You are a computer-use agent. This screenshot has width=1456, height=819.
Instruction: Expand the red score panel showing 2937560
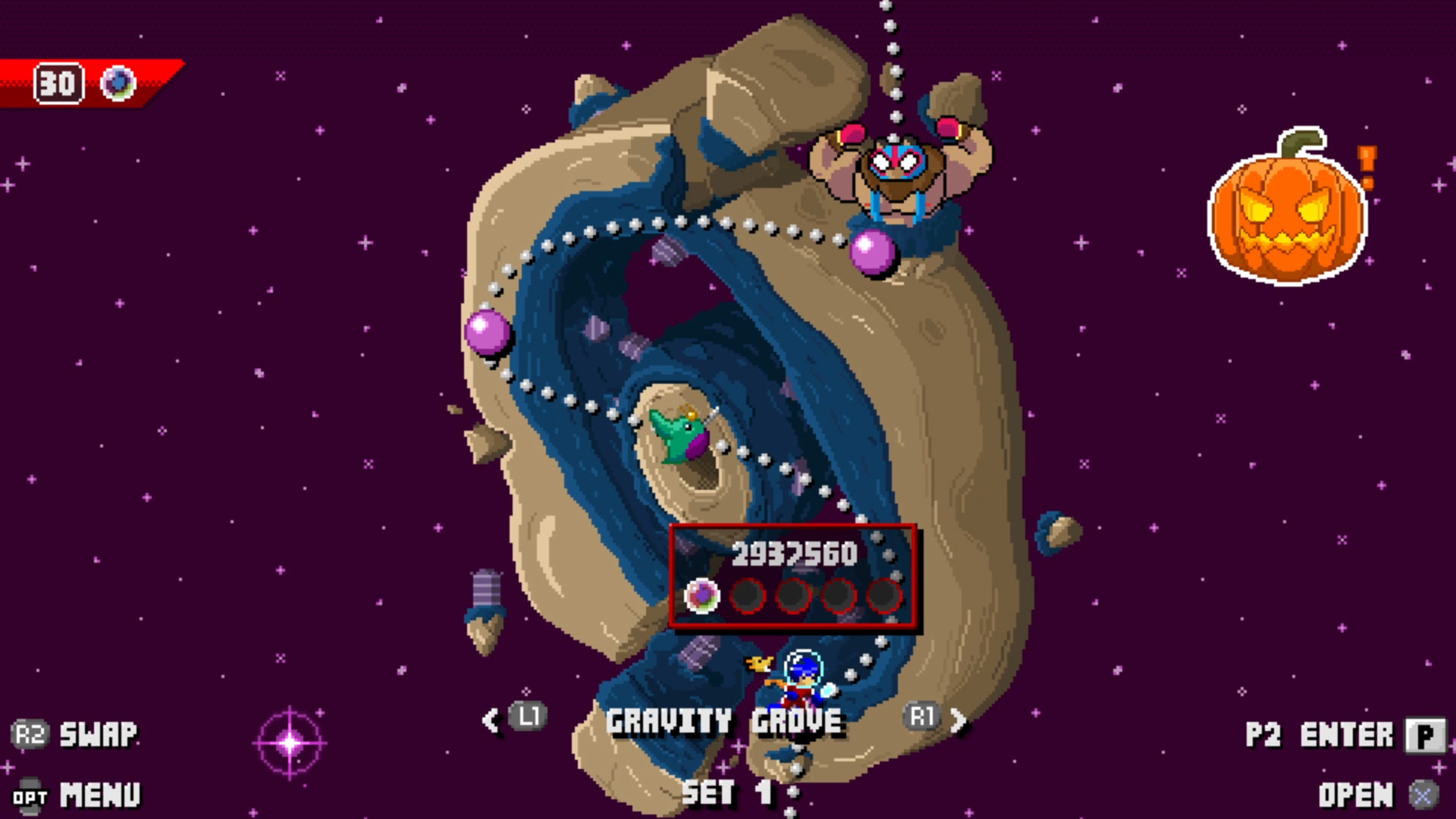[793, 554]
